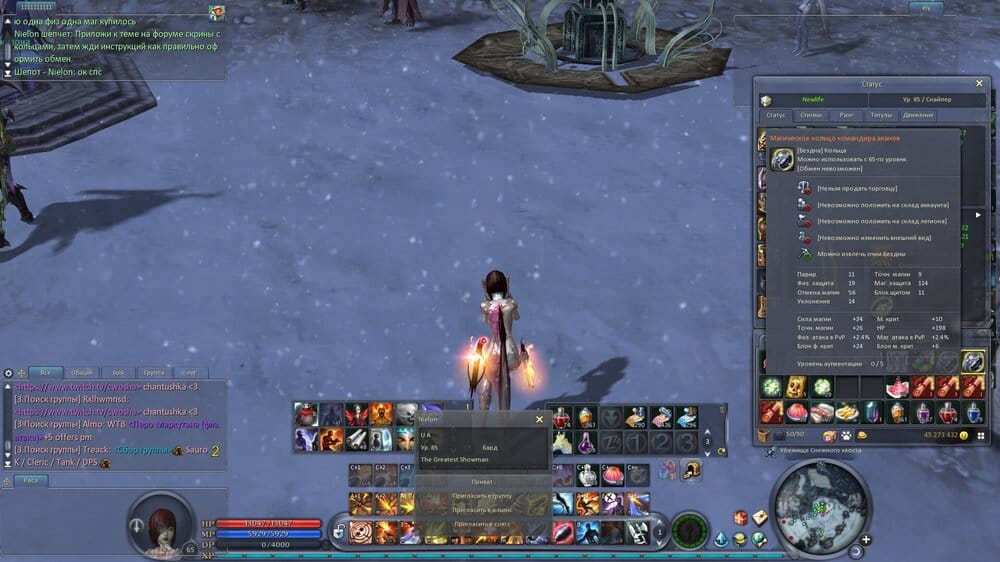Open chat settings gear icon
This screenshot has width=1000, height=562.
coord(9,372)
